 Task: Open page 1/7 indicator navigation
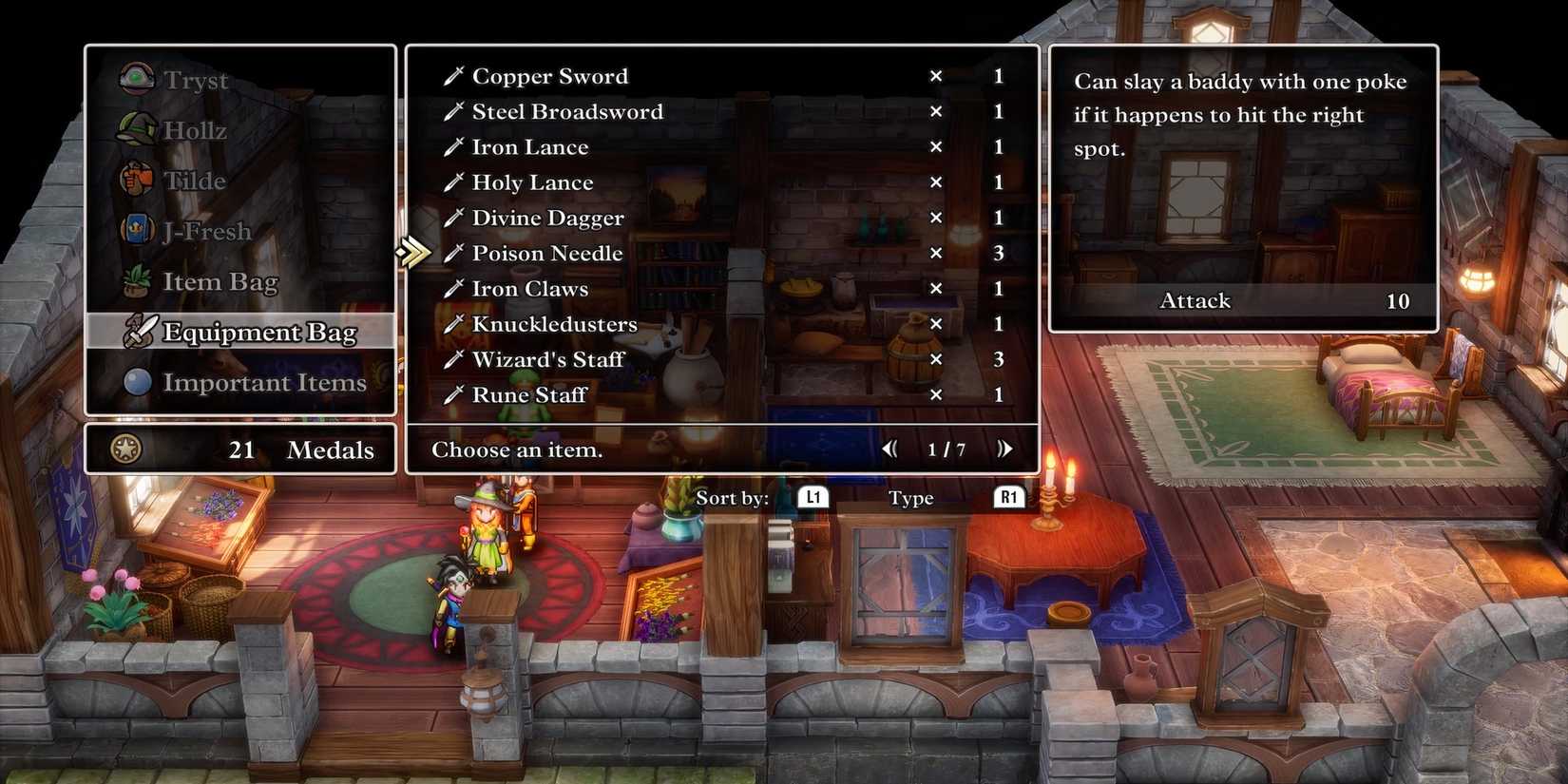click(x=947, y=449)
